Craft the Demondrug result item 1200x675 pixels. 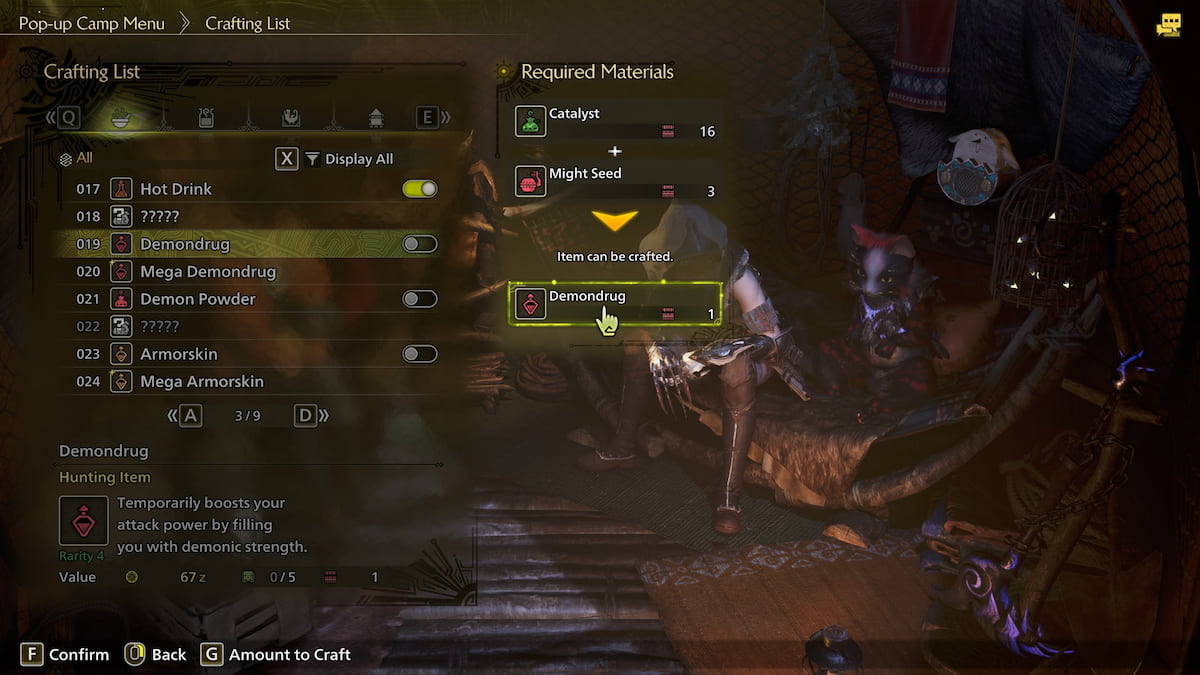(617, 303)
